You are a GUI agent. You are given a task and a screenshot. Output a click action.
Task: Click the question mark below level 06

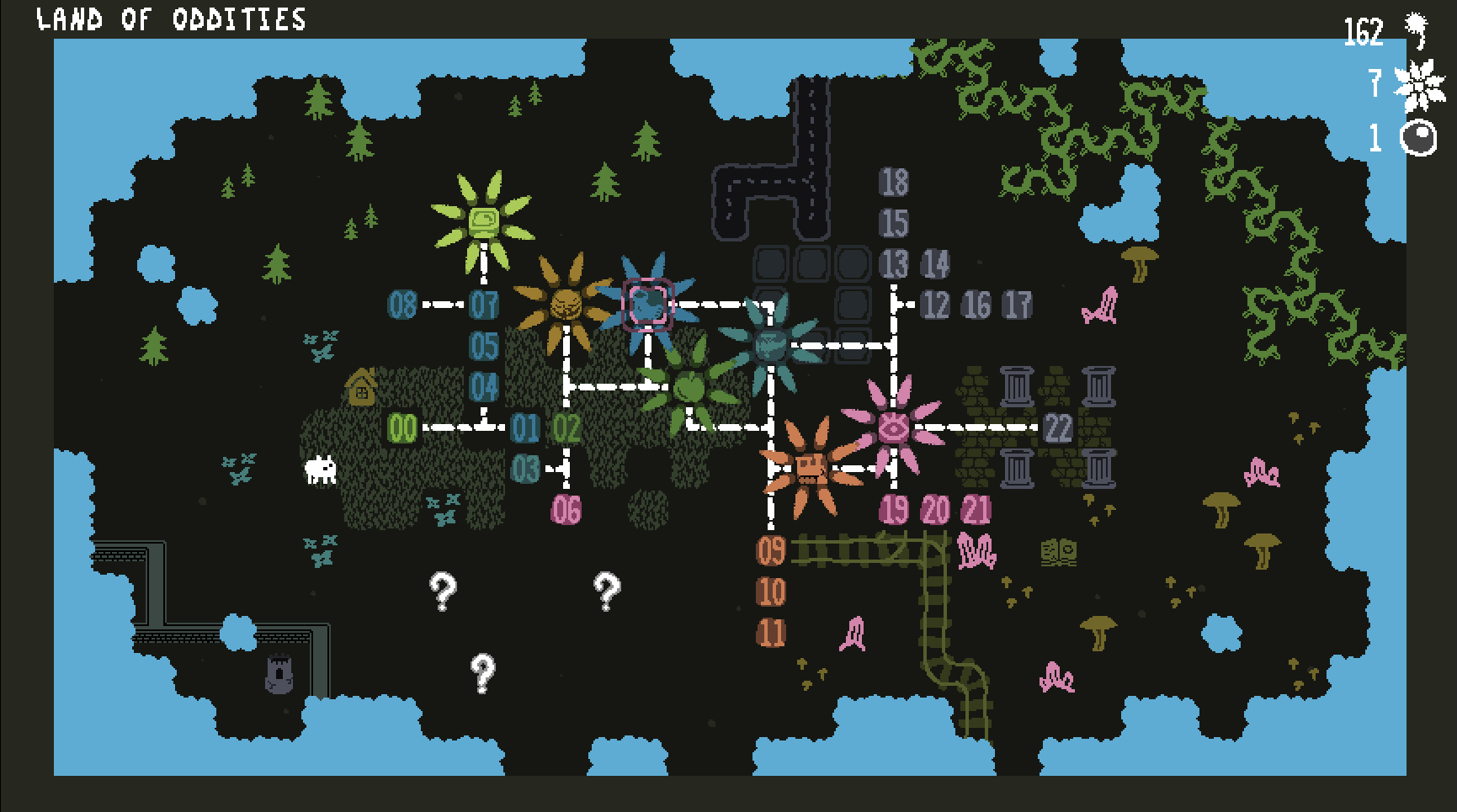608,592
